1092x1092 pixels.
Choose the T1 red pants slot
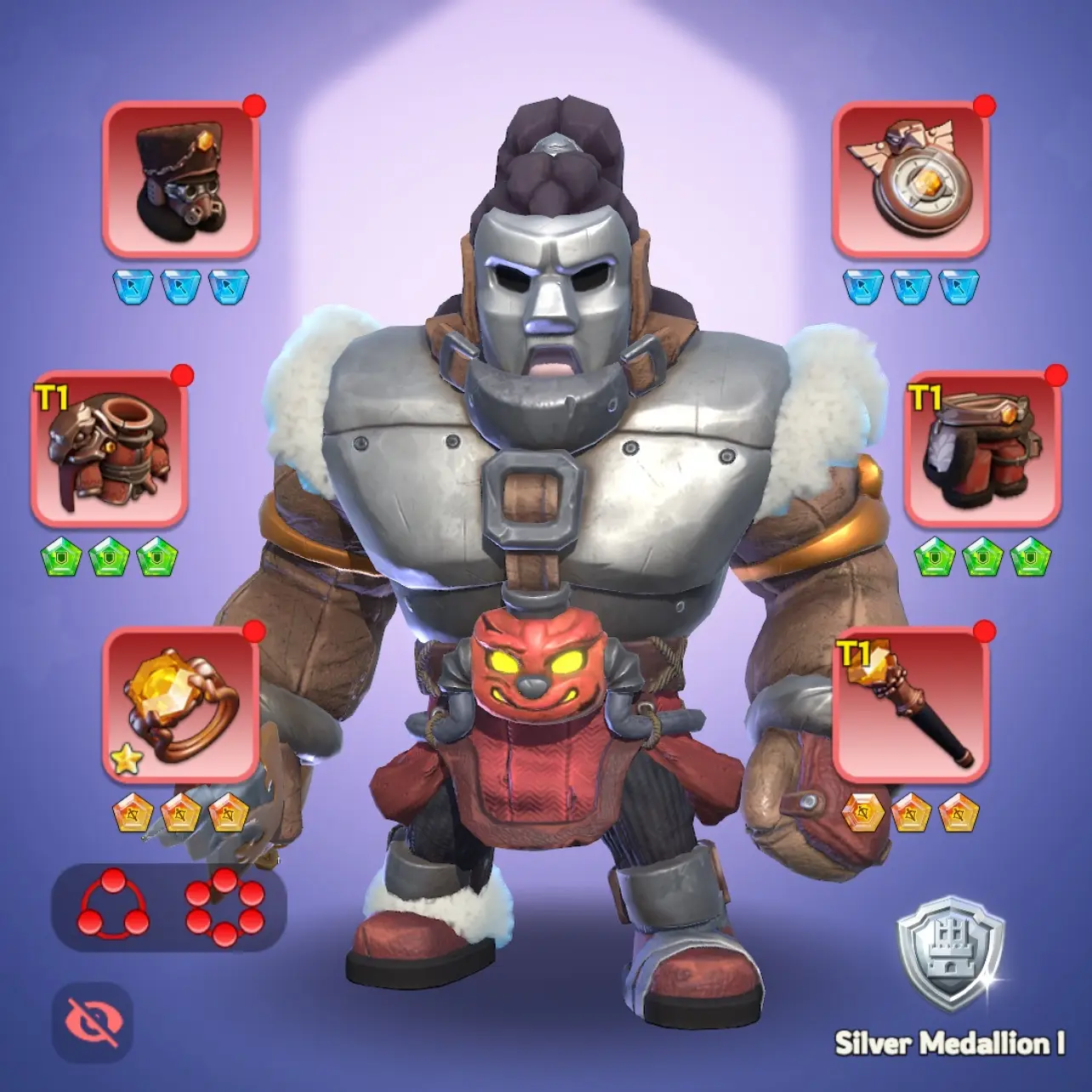click(x=982, y=447)
